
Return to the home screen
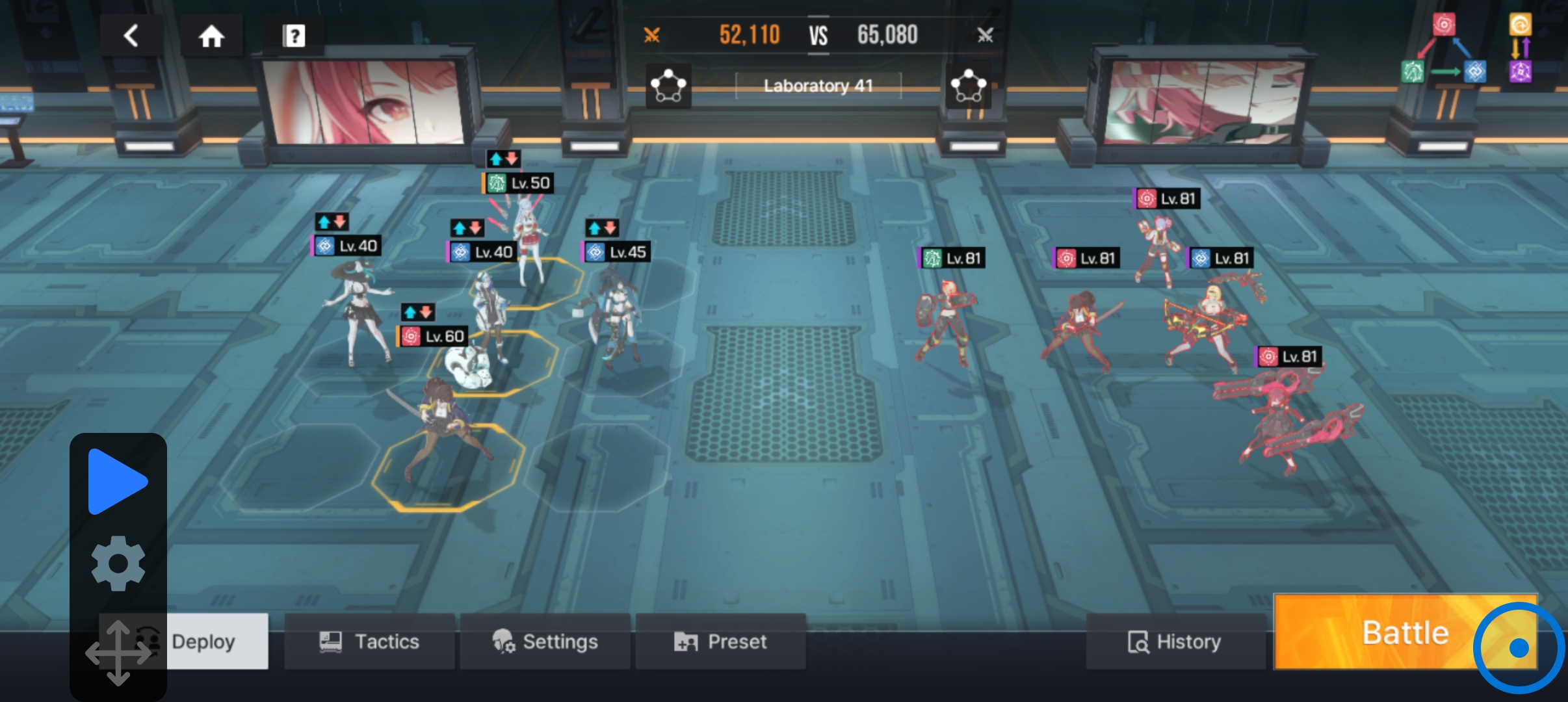click(211, 36)
